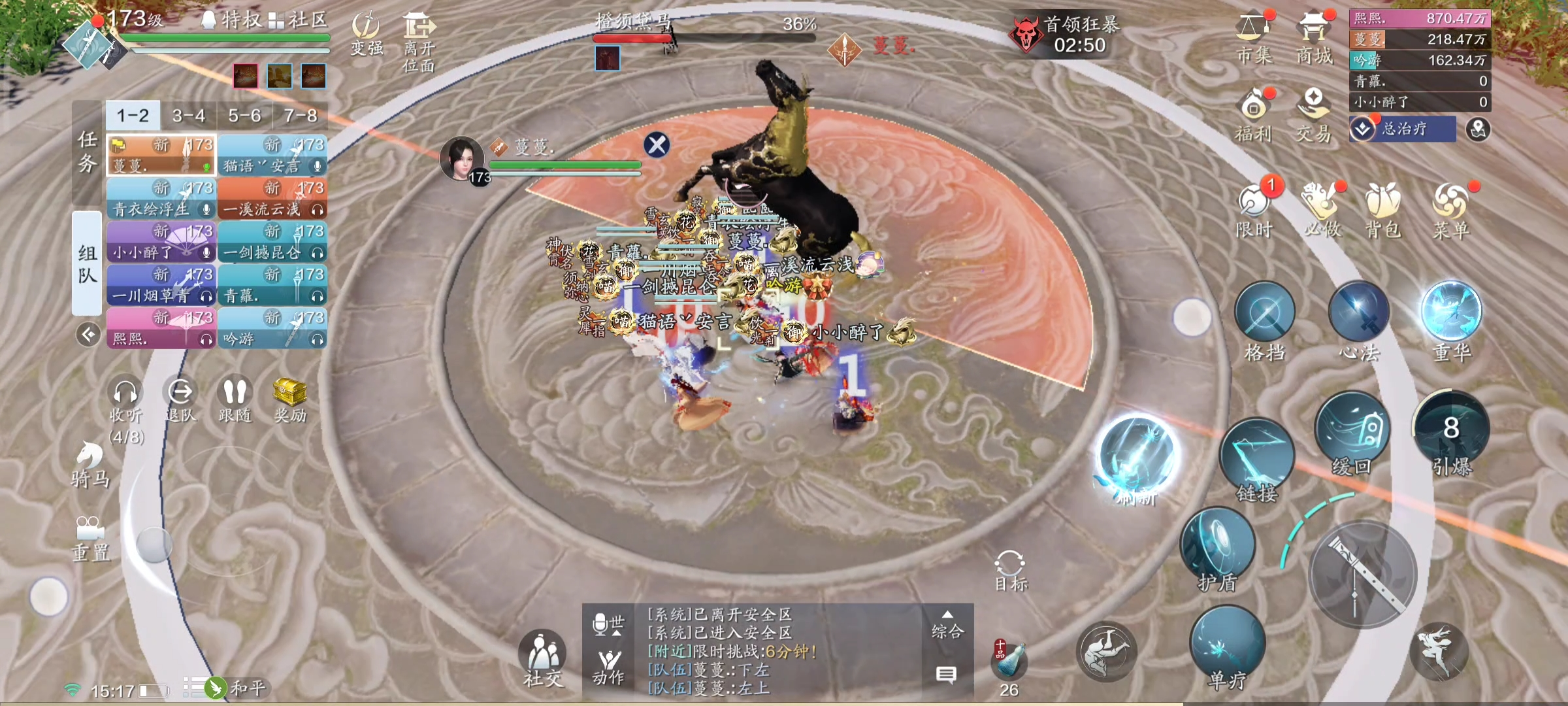This screenshot has width=1568, height=706.
Task: Open the 任务 quest tab
Action: pyautogui.click(x=88, y=152)
